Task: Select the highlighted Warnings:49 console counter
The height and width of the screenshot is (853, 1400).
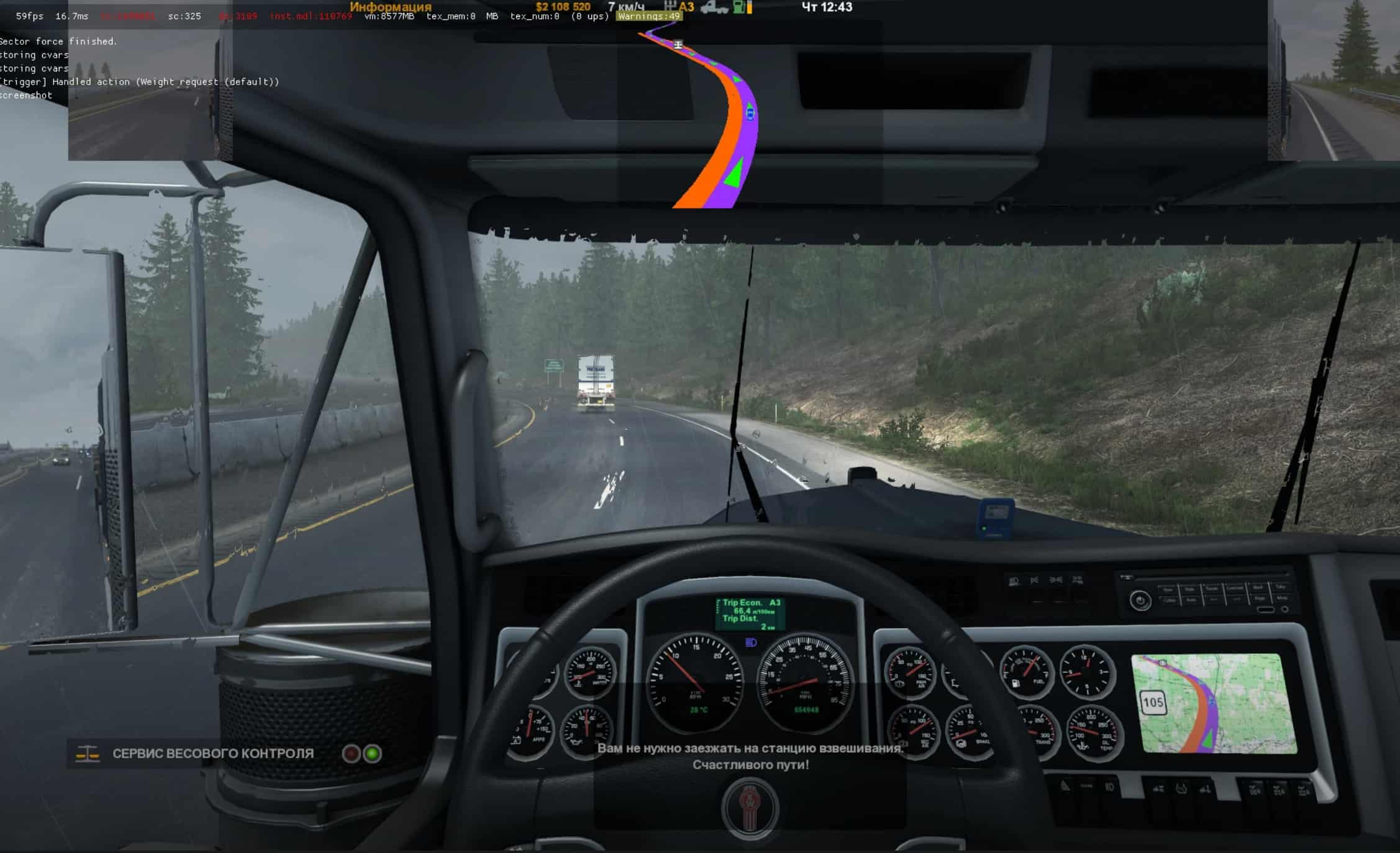Action: click(649, 17)
